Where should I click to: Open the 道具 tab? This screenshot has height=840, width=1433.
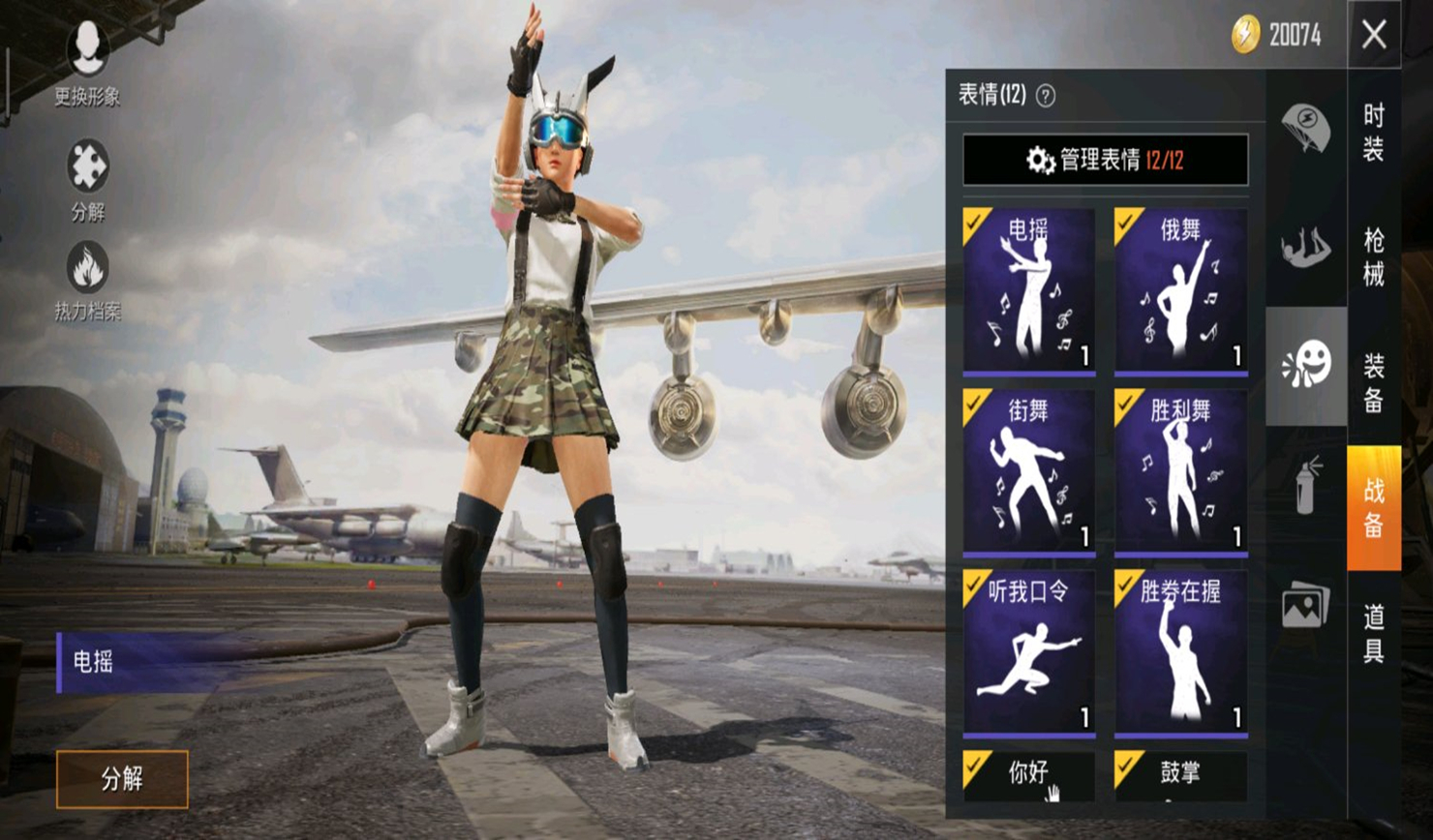[x=1374, y=633]
